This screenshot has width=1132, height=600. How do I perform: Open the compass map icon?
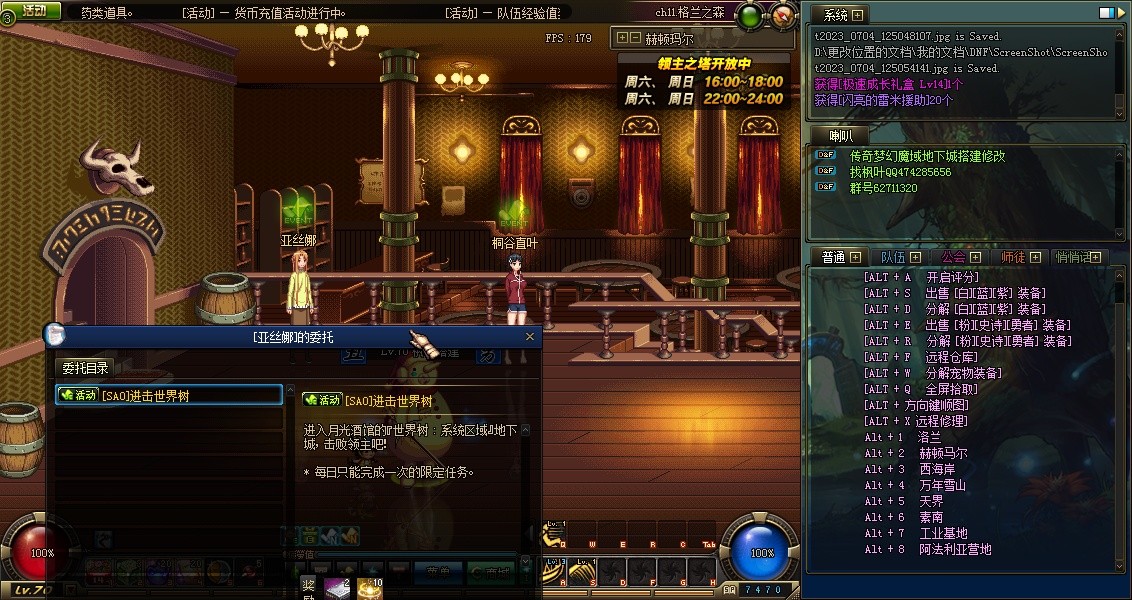(x=784, y=14)
